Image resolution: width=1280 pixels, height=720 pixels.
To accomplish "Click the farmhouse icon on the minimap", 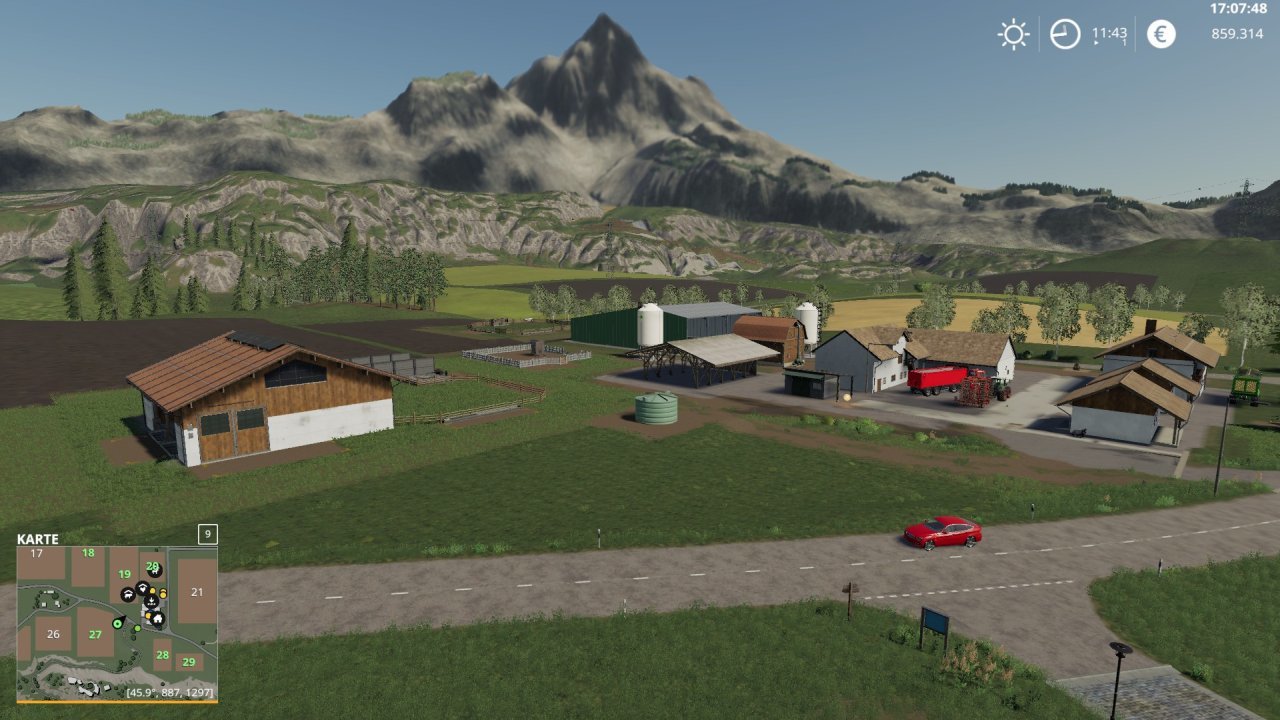I will (x=158, y=619).
